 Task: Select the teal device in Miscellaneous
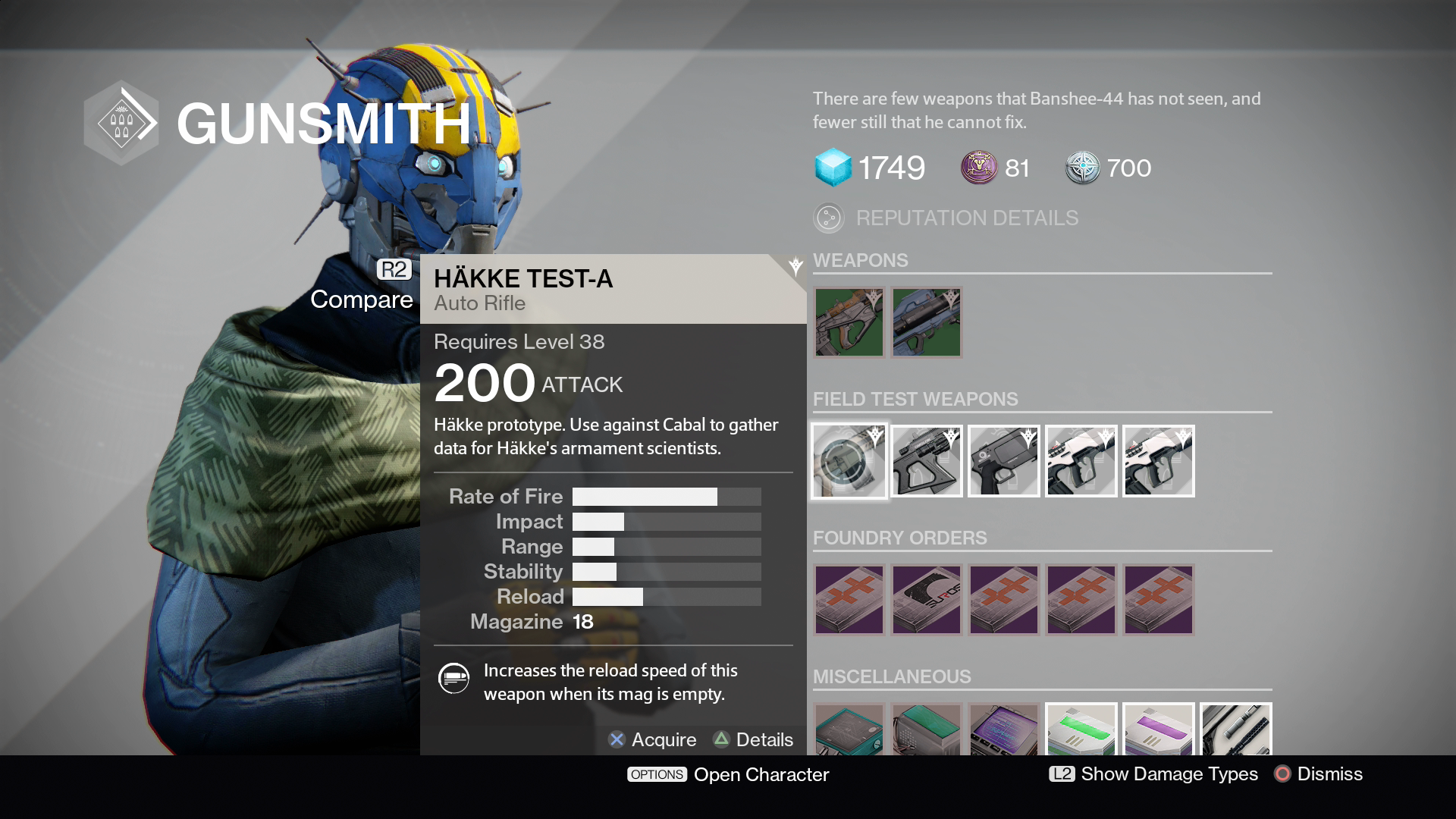(849, 730)
